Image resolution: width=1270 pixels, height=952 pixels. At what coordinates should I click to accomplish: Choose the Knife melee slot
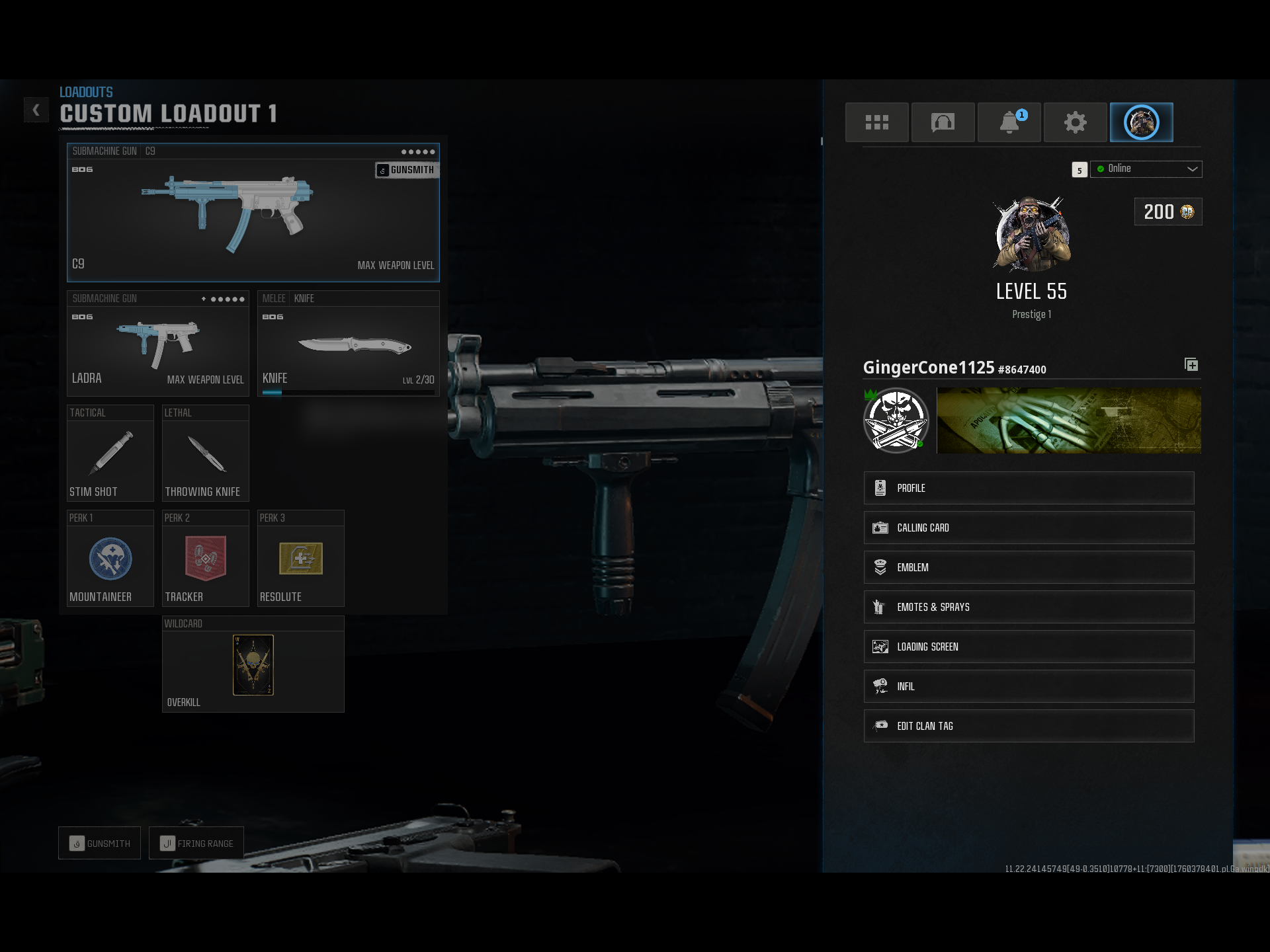(x=348, y=344)
